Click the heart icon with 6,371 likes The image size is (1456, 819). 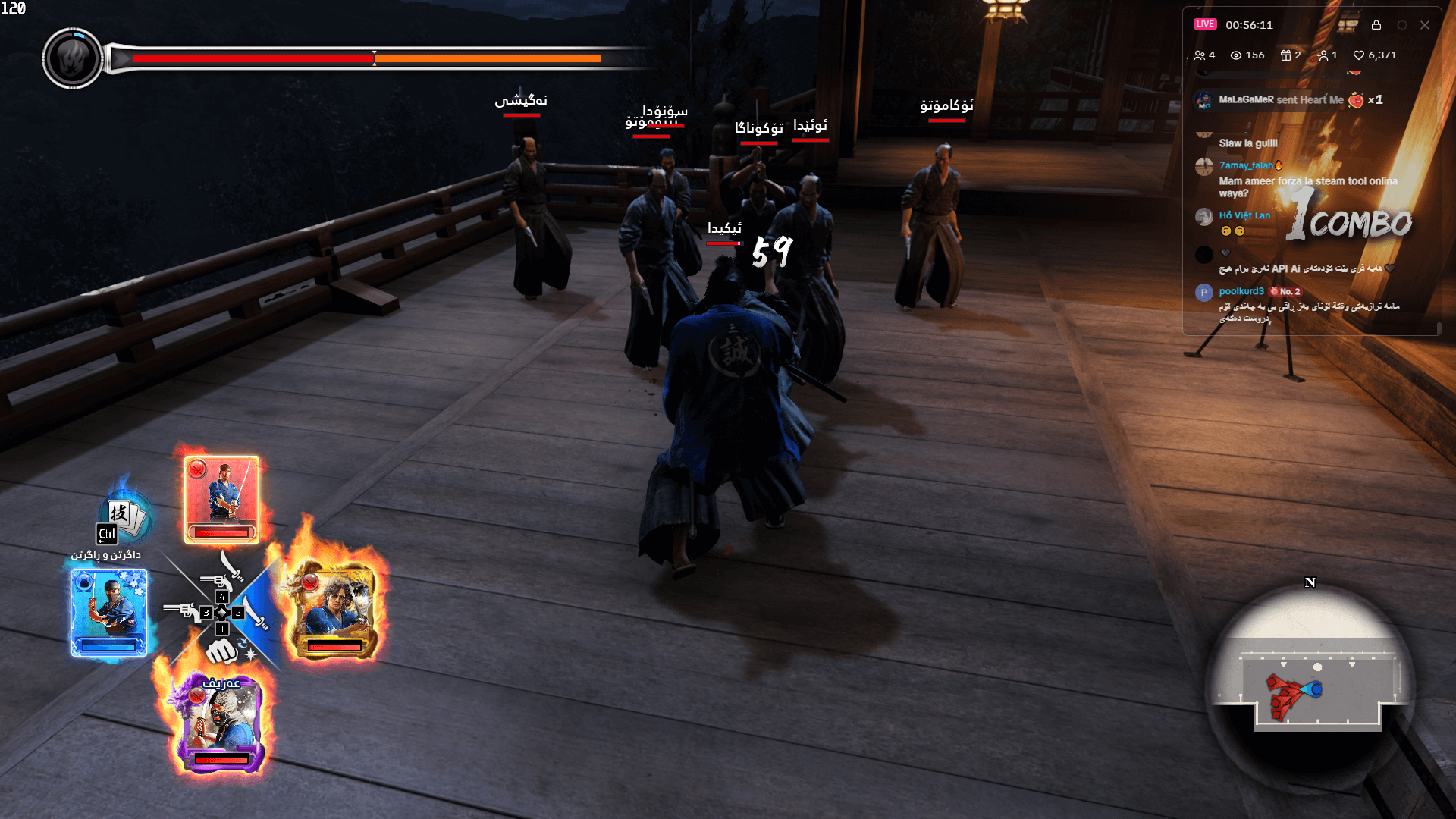(1360, 56)
